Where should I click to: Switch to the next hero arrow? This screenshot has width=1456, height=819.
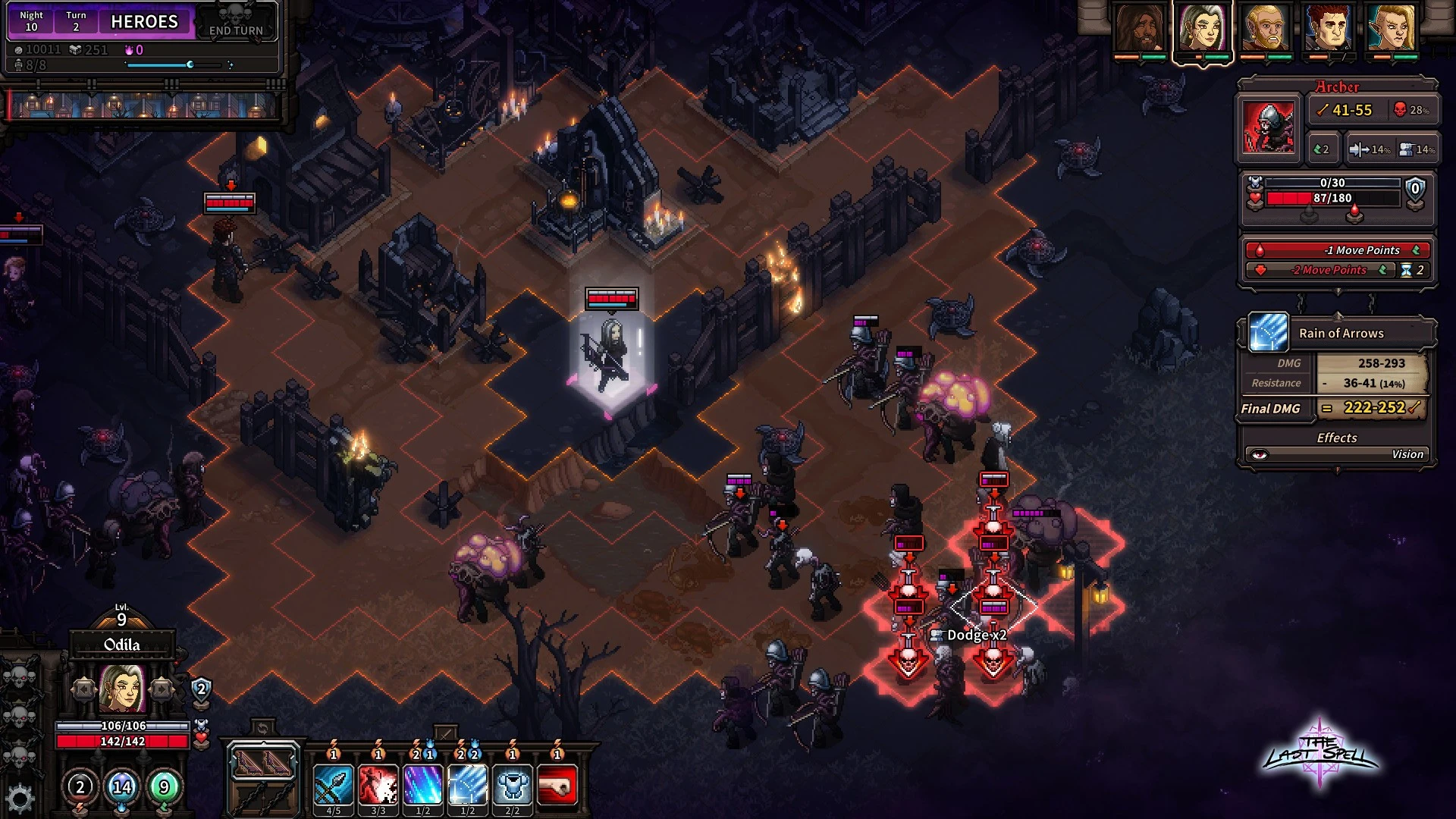[x=161, y=689]
